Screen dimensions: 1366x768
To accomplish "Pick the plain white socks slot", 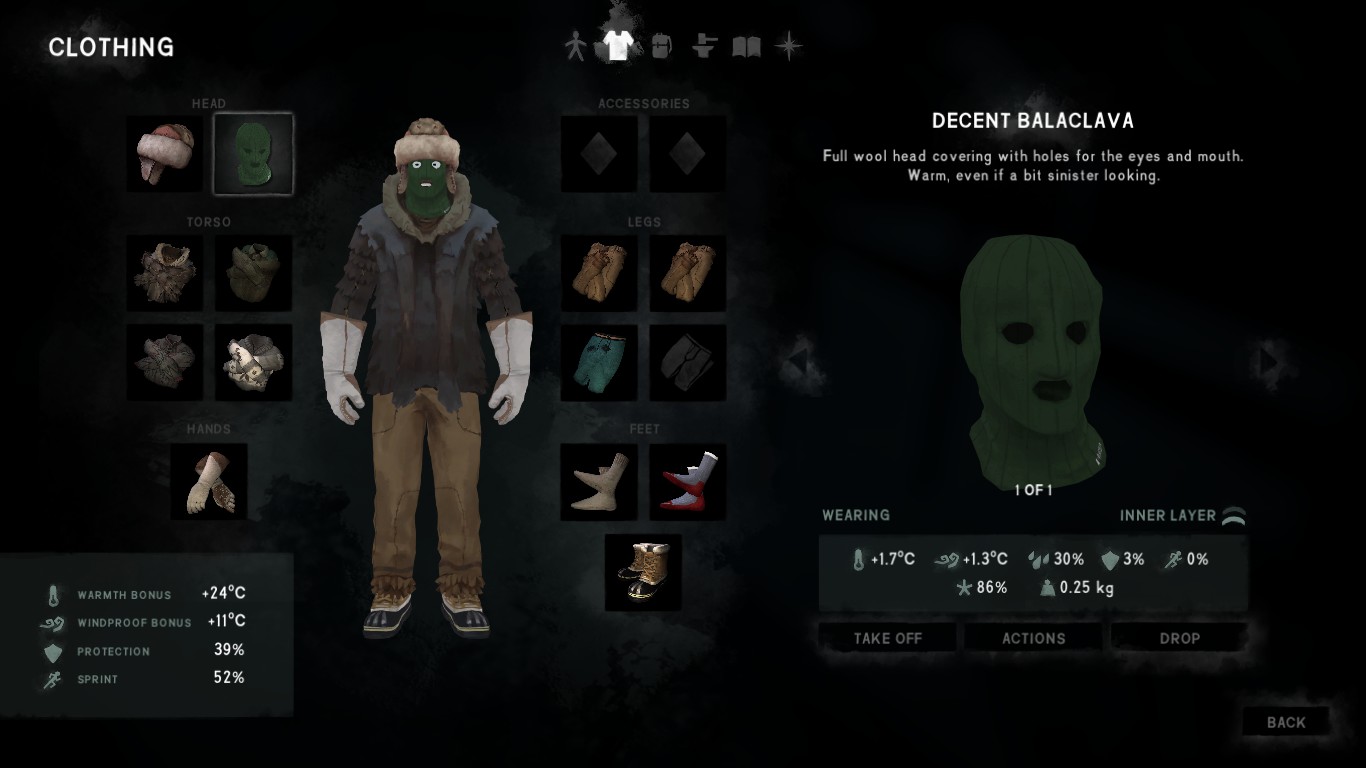I will coord(599,482).
